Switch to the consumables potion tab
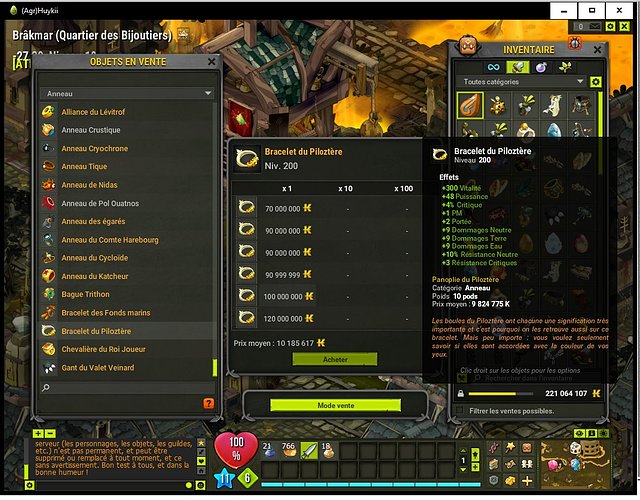640x500 pixels. coord(541,66)
